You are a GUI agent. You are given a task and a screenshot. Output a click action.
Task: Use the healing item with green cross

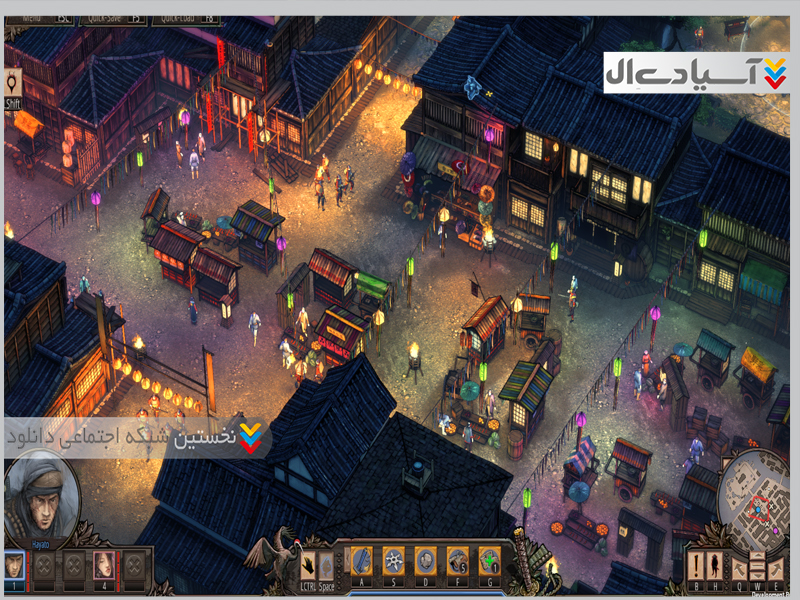tap(489, 560)
